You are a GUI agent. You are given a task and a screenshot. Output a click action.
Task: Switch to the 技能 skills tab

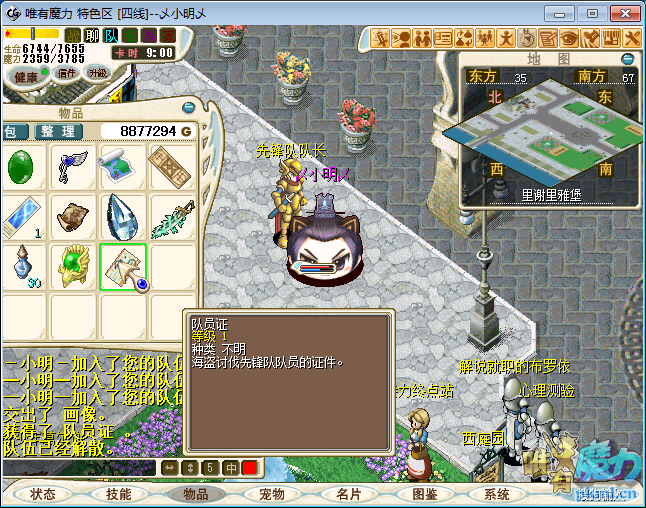tap(119, 494)
